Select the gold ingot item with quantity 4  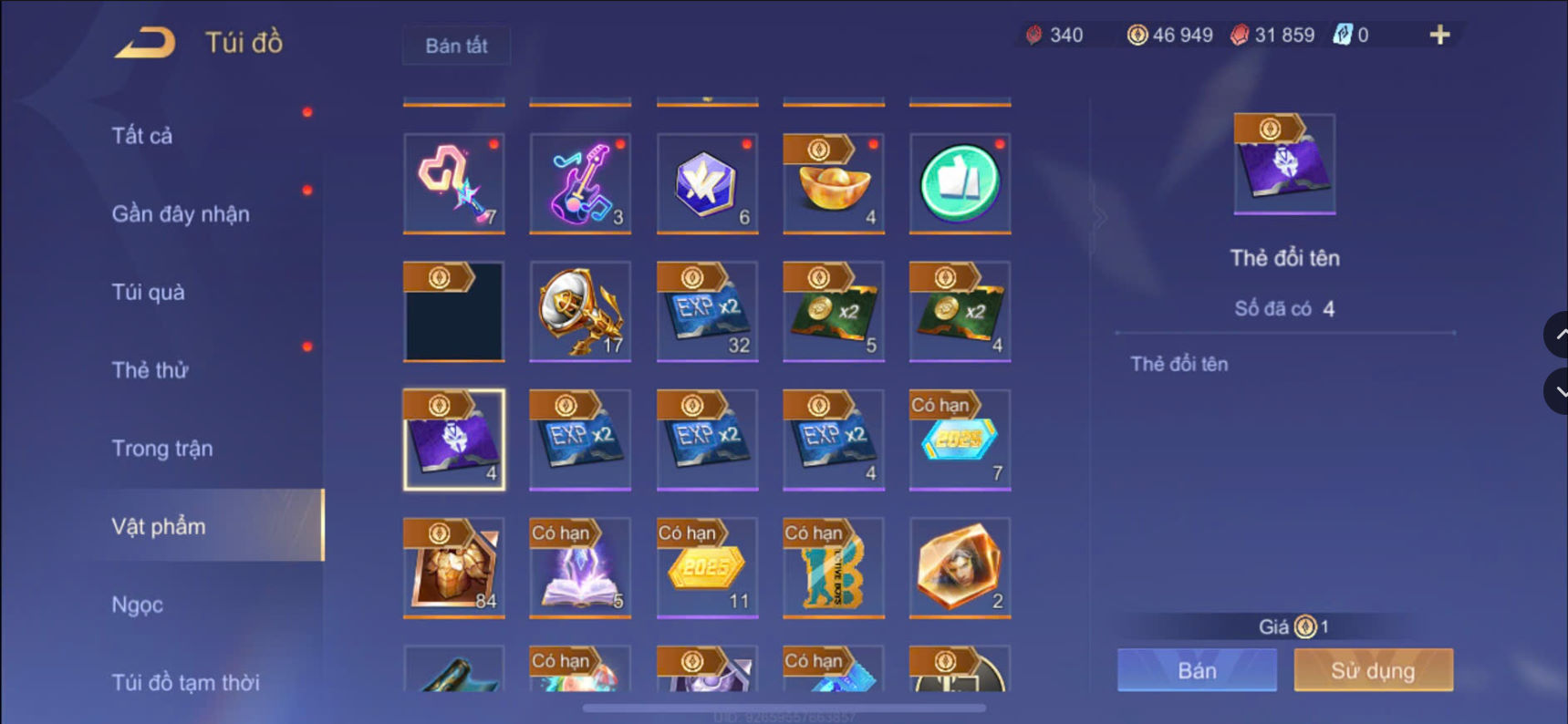coord(832,184)
